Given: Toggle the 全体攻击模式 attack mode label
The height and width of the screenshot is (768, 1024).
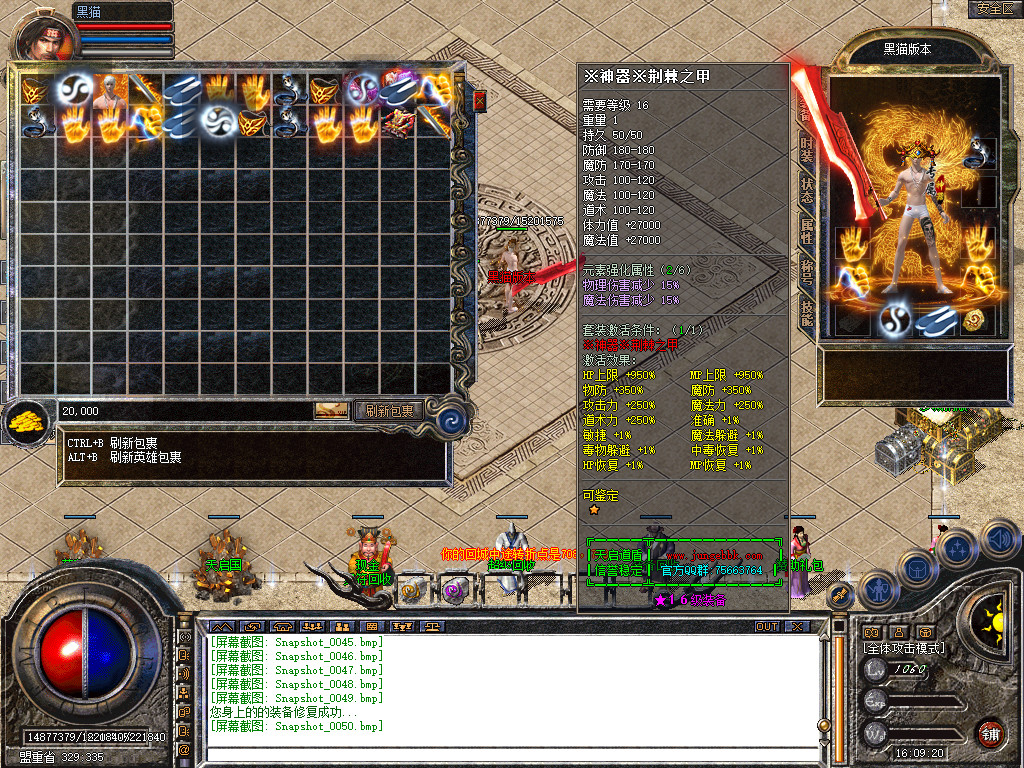Looking at the screenshot, I should click(x=904, y=649).
